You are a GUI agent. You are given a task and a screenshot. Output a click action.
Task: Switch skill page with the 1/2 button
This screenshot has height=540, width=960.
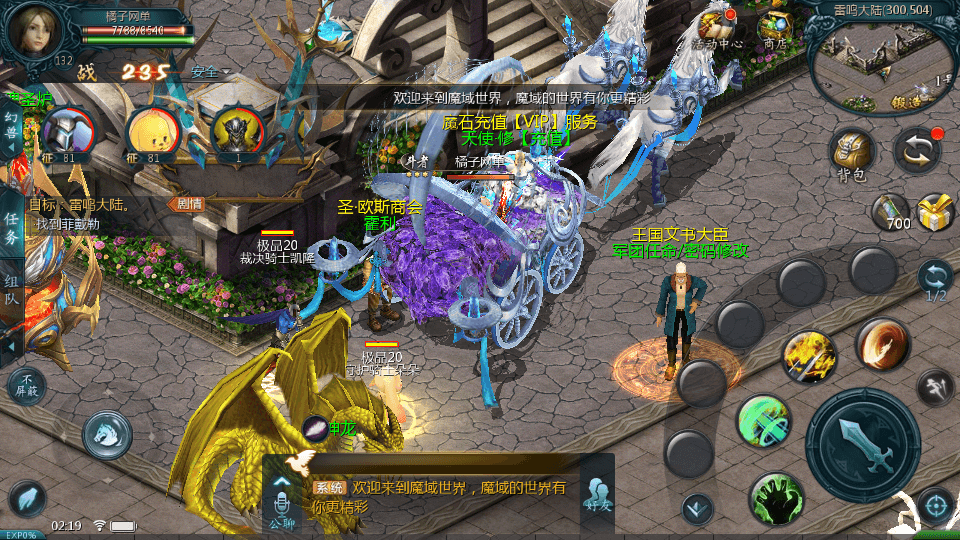click(x=935, y=280)
